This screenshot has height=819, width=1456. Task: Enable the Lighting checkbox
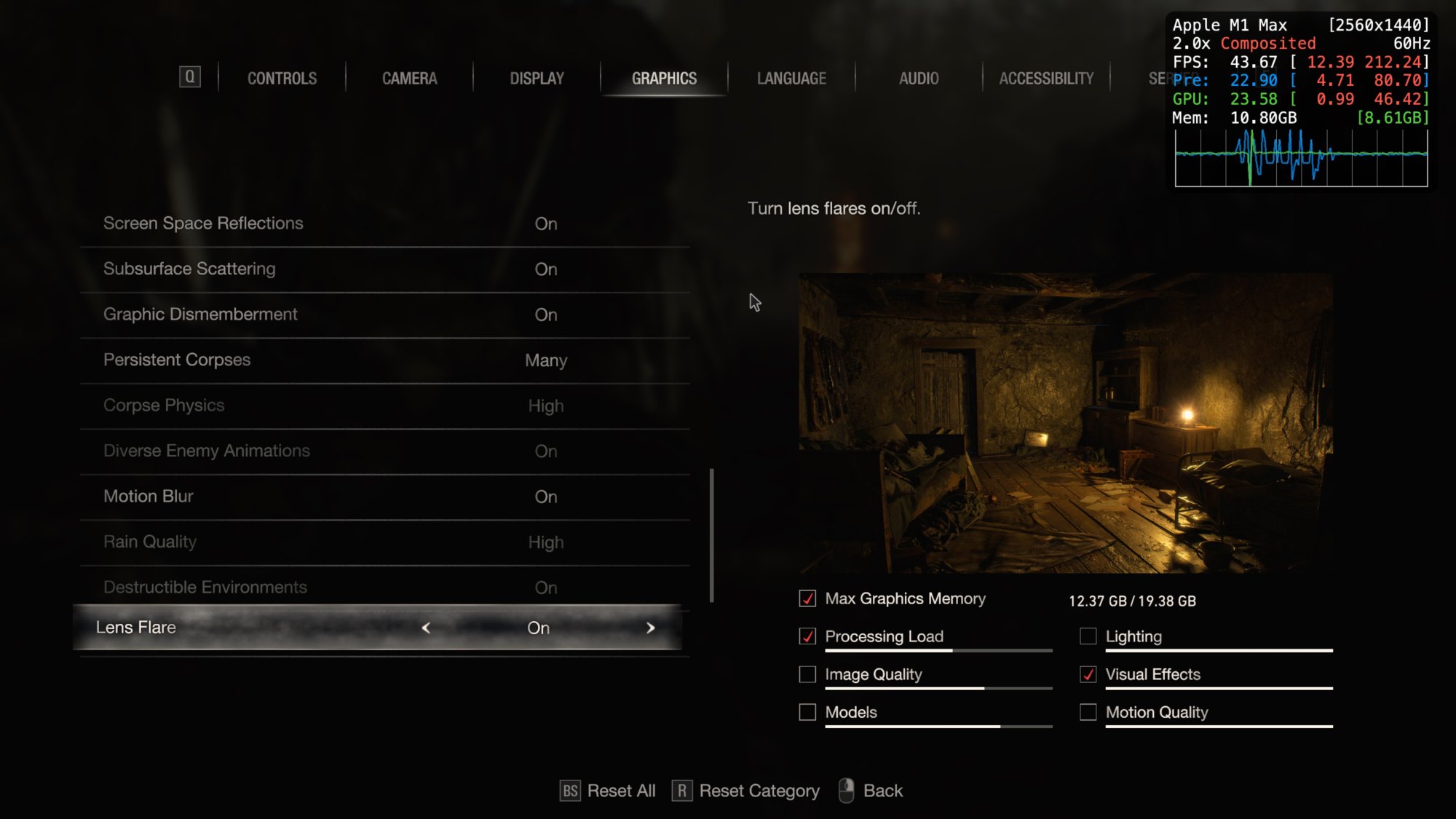coord(1088,636)
